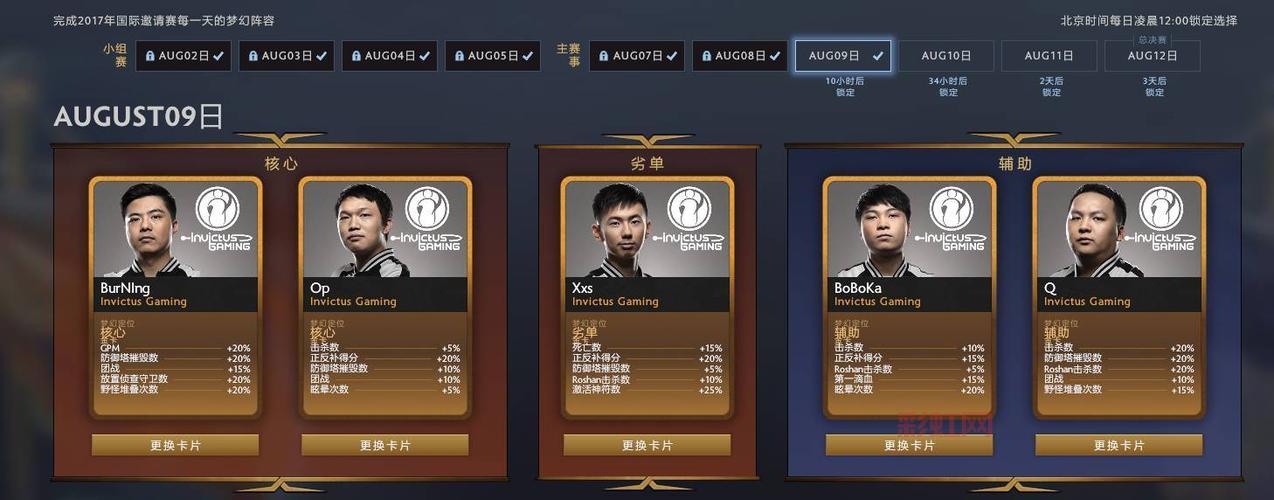Click the AUG09日 selected tab
This screenshot has width=1274, height=500.
pos(843,56)
